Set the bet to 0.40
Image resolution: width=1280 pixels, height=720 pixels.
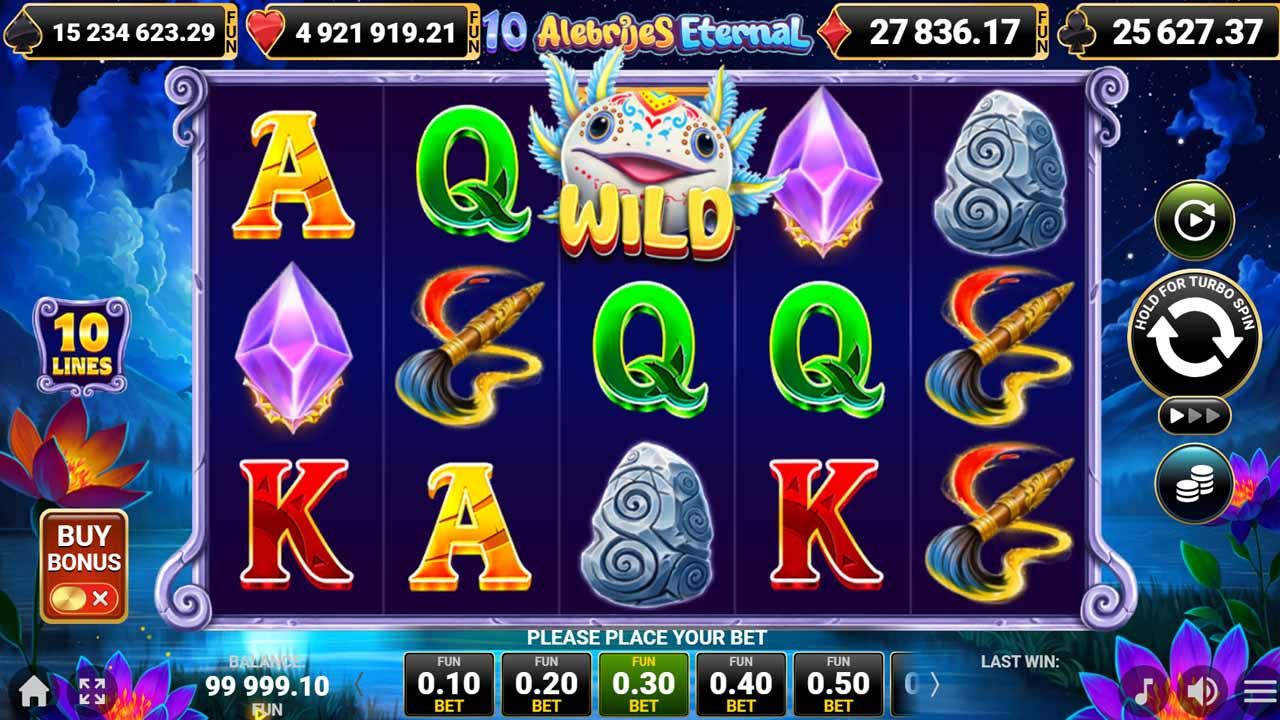[x=740, y=684]
